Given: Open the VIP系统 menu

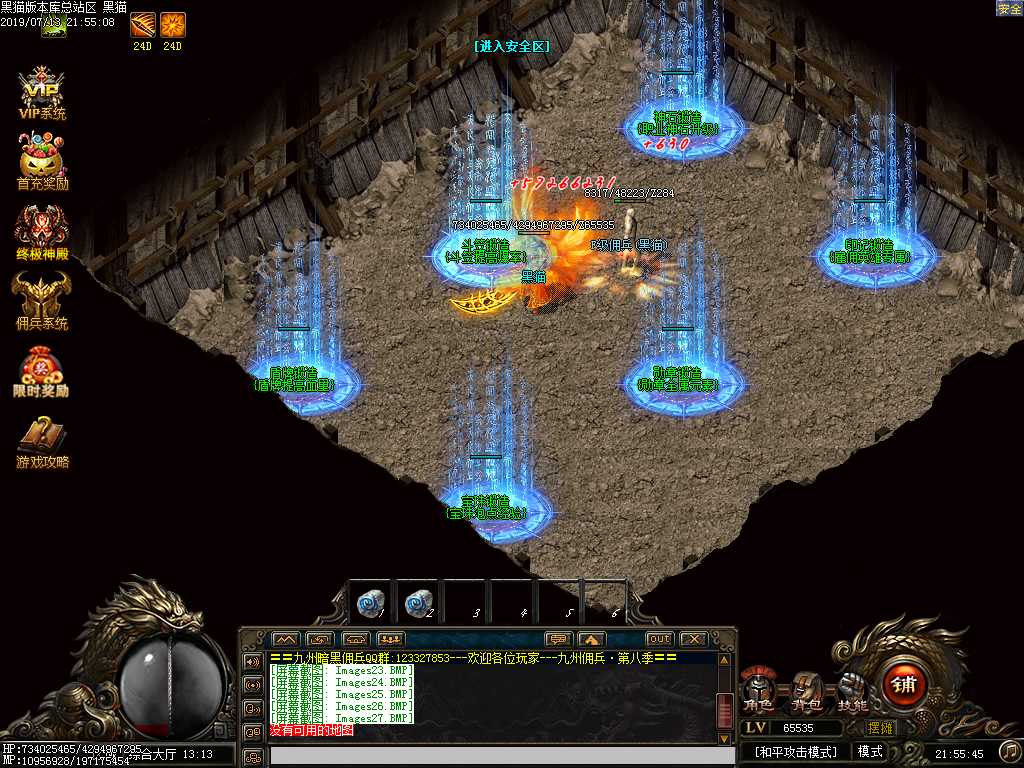Looking at the screenshot, I should pos(42,93).
